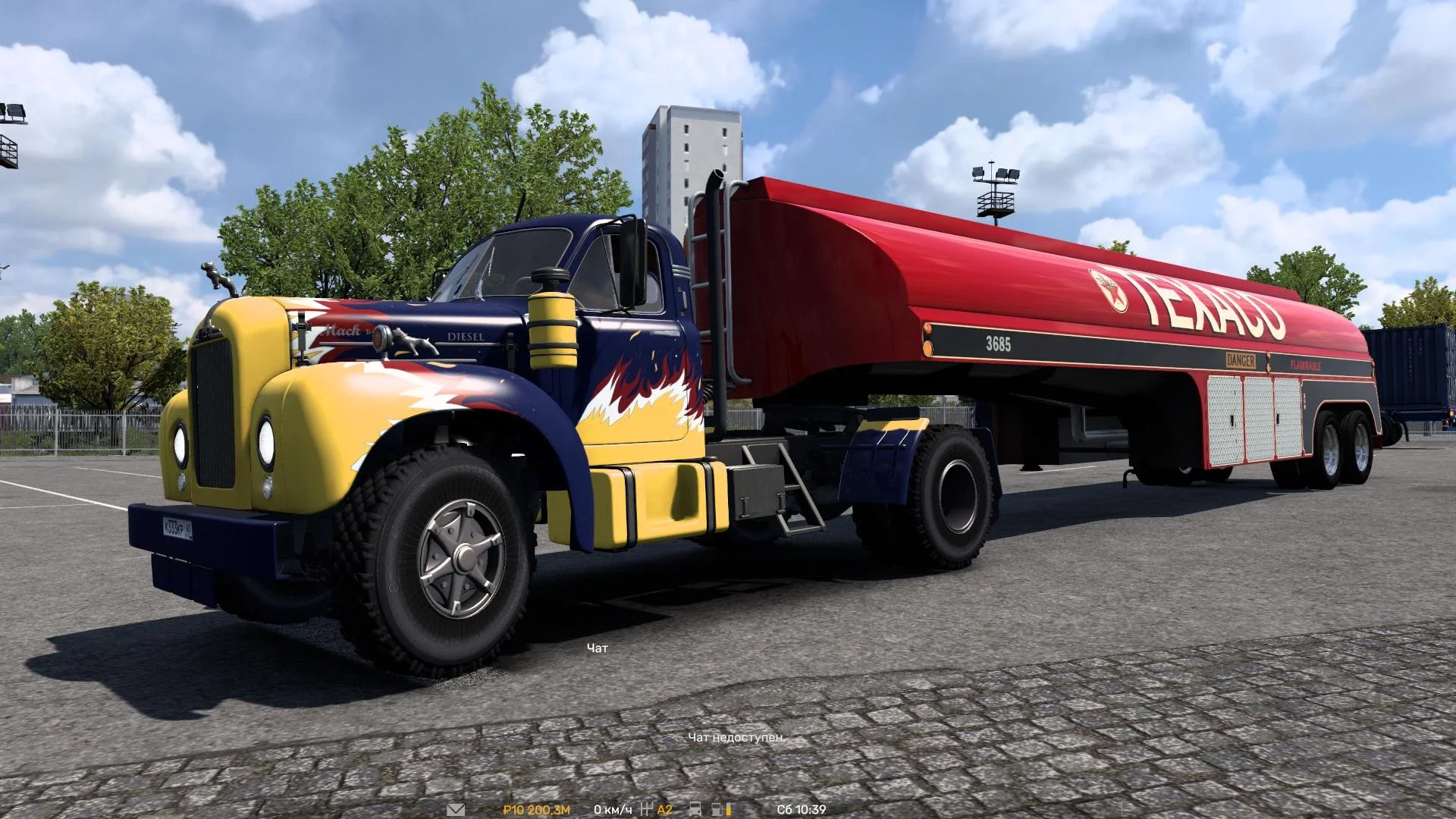Click the Texaco star emblem on the tanker
This screenshot has height=819, width=1456.
[1115, 290]
